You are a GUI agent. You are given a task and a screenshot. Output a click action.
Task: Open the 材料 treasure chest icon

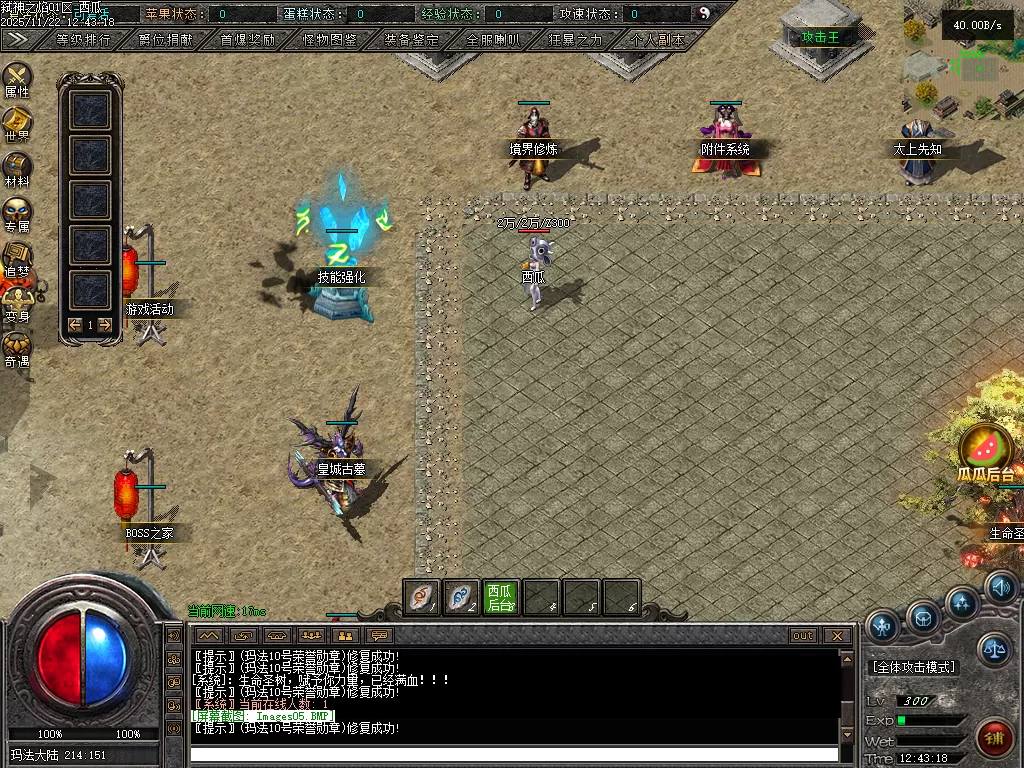click(17, 167)
